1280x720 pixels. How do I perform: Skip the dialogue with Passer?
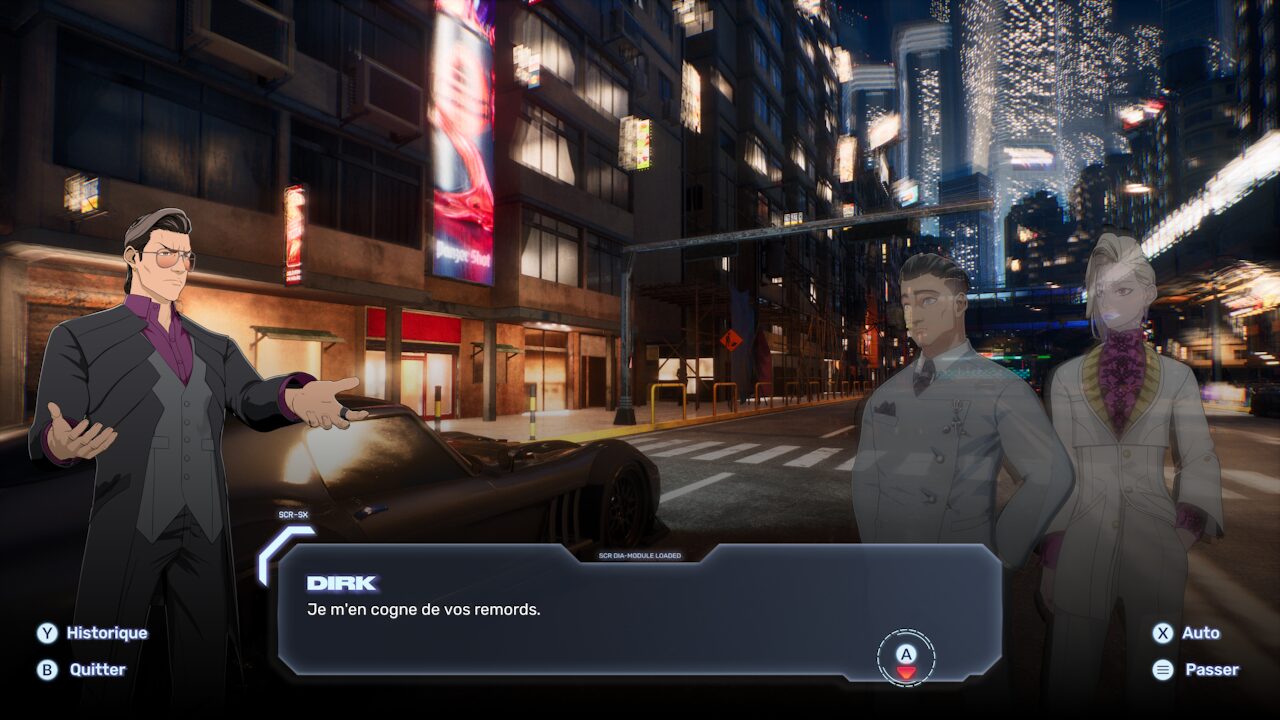pyautogui.click(x=1196, y=670)
